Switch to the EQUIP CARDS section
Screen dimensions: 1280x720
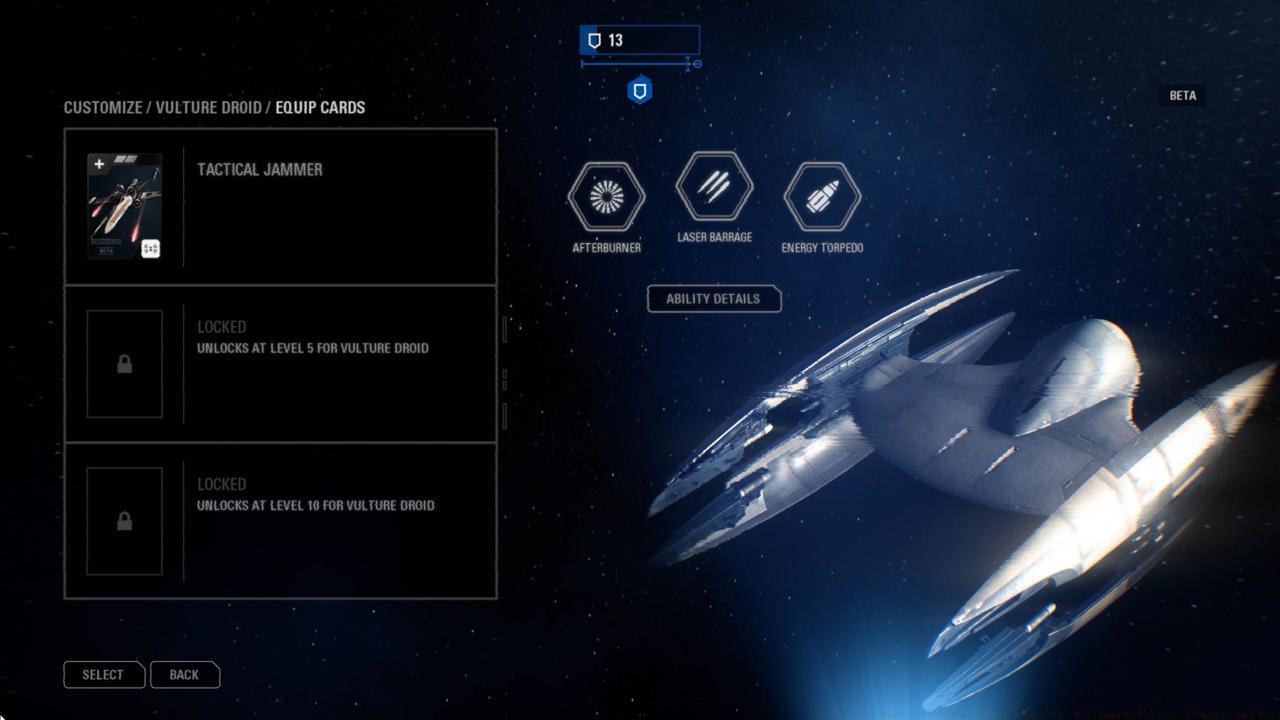click(322, 107)
